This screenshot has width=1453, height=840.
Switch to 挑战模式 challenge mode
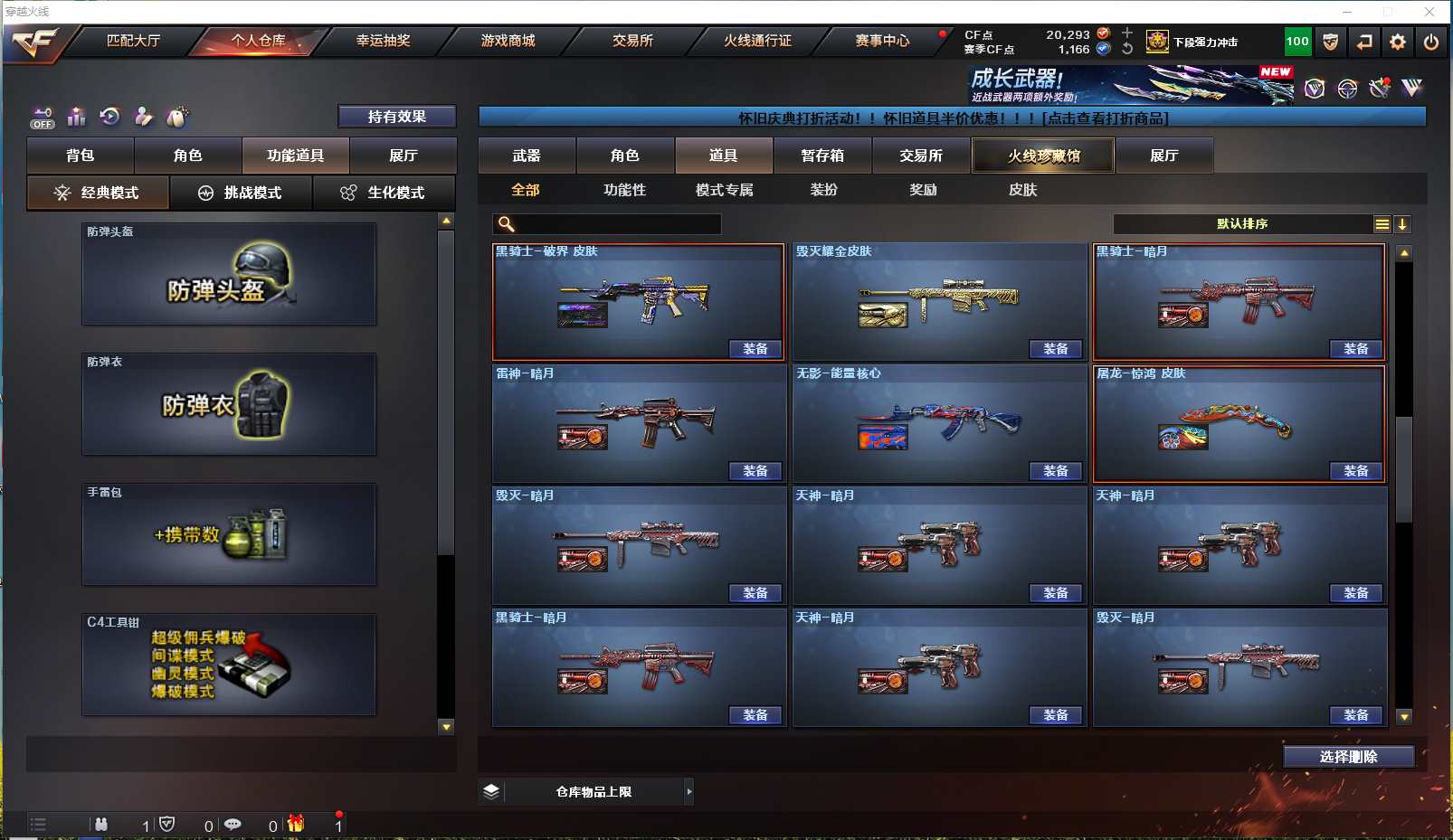pos(241,193)
